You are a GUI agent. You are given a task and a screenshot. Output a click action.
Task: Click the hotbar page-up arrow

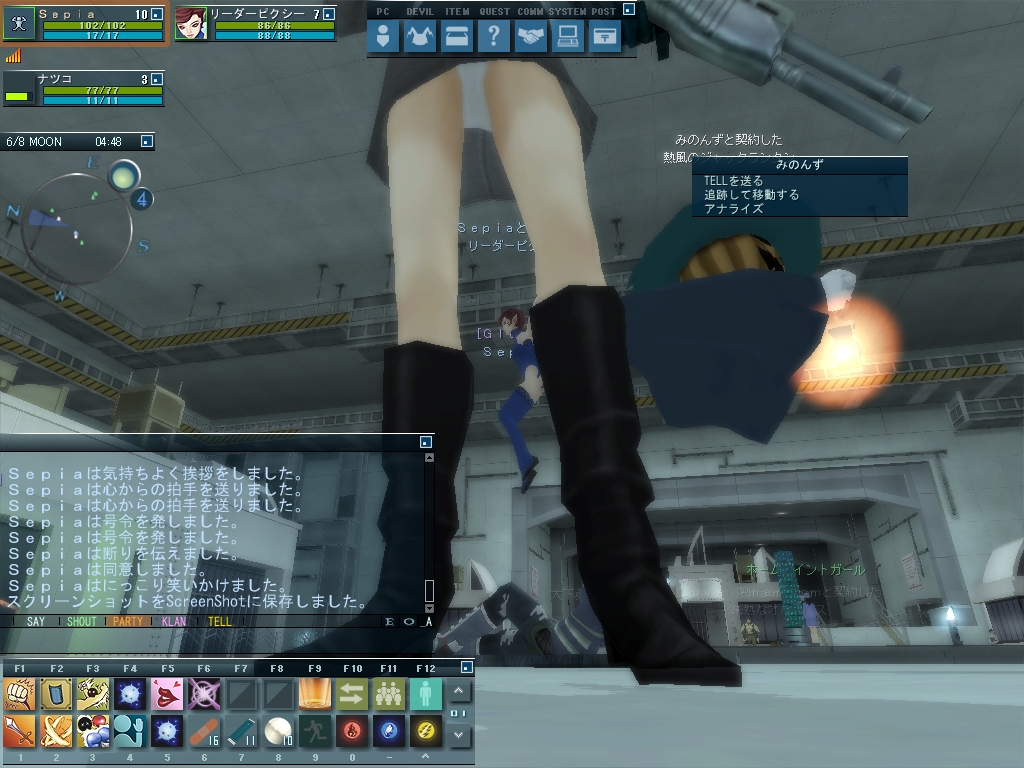pos(459,691)
